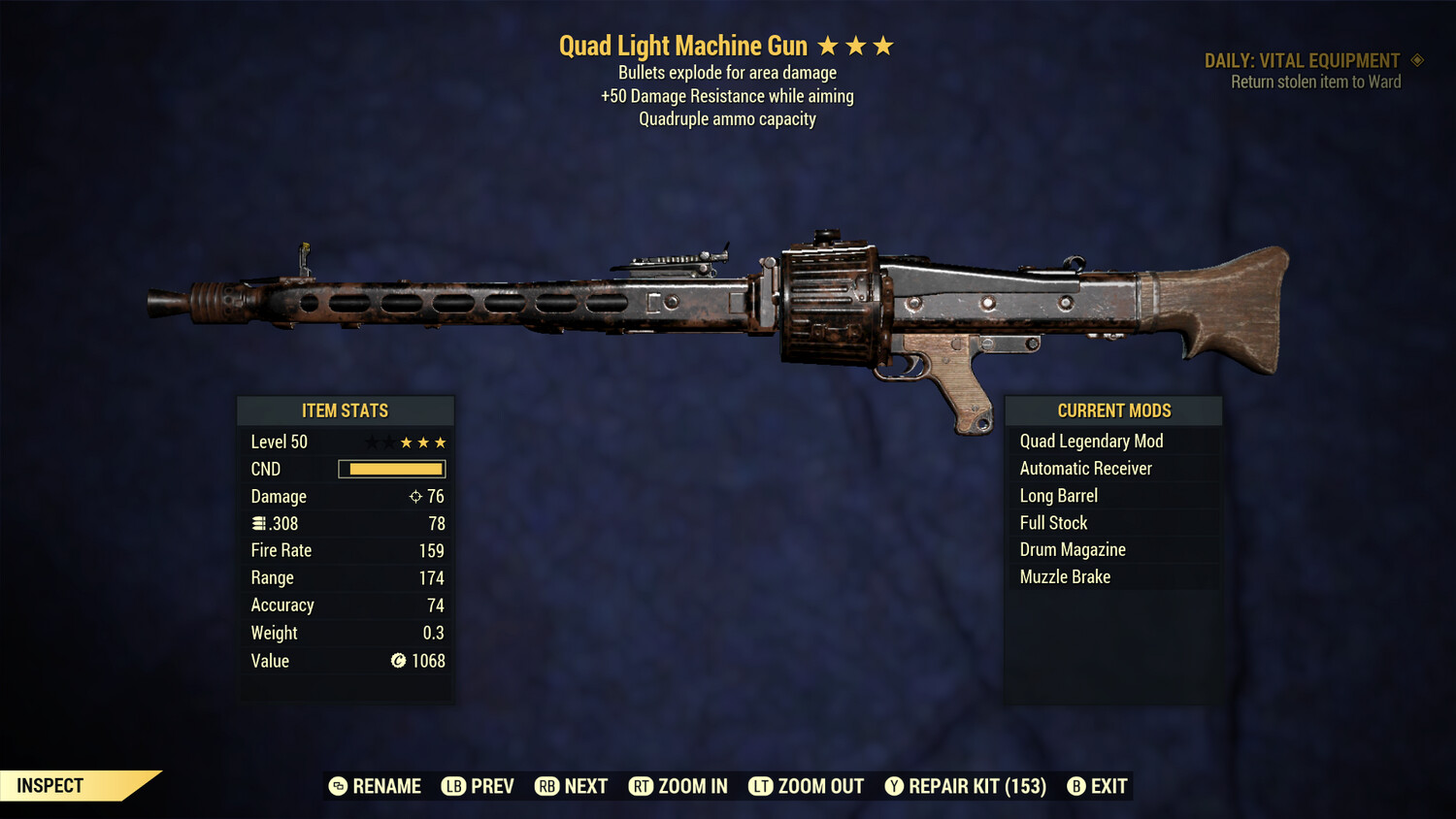Click the Item Stats panel header
The width and height of the screenshot is (1456, 819).
click(346, 410)
